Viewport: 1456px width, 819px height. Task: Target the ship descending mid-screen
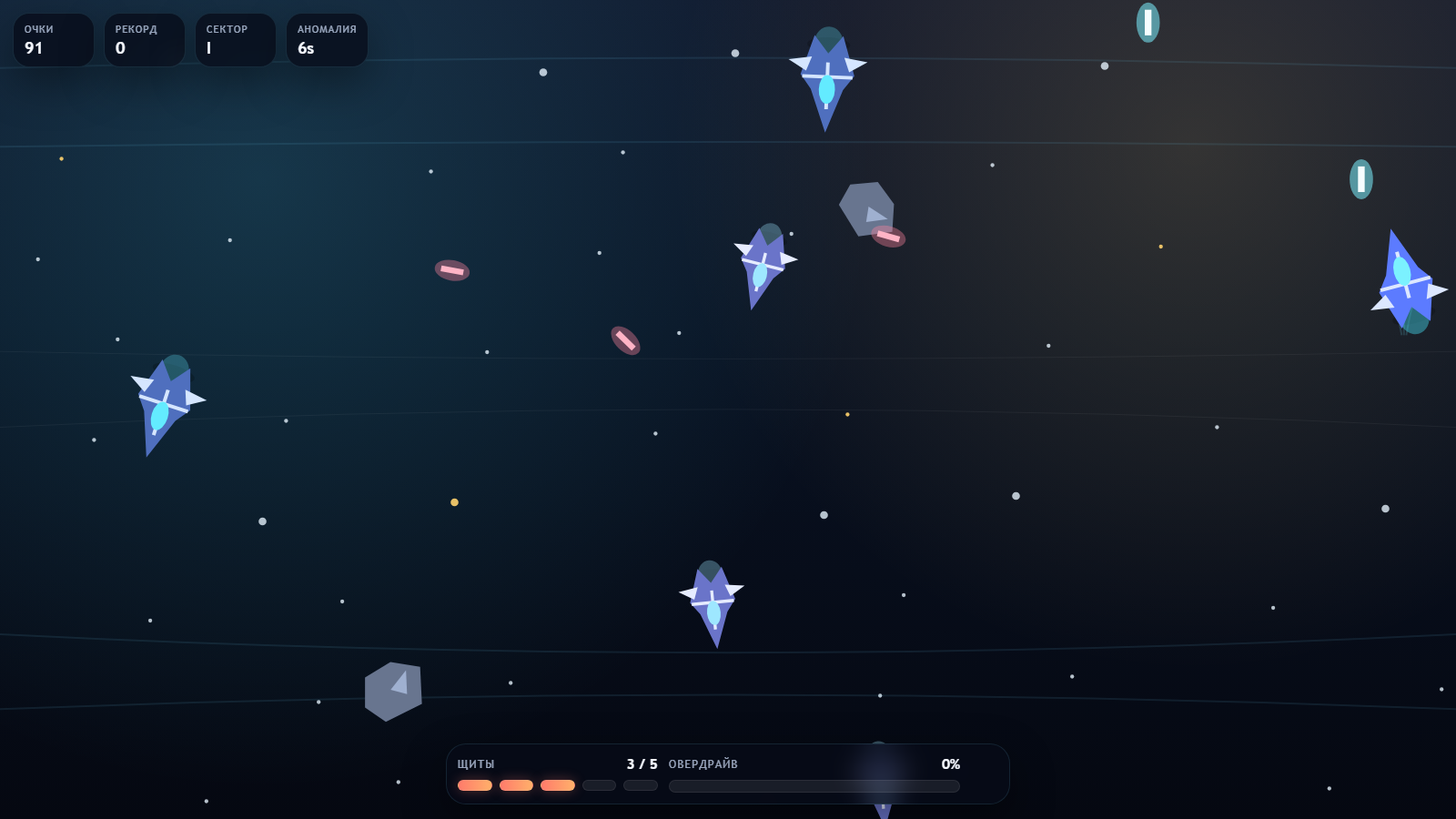click(763, 264)
